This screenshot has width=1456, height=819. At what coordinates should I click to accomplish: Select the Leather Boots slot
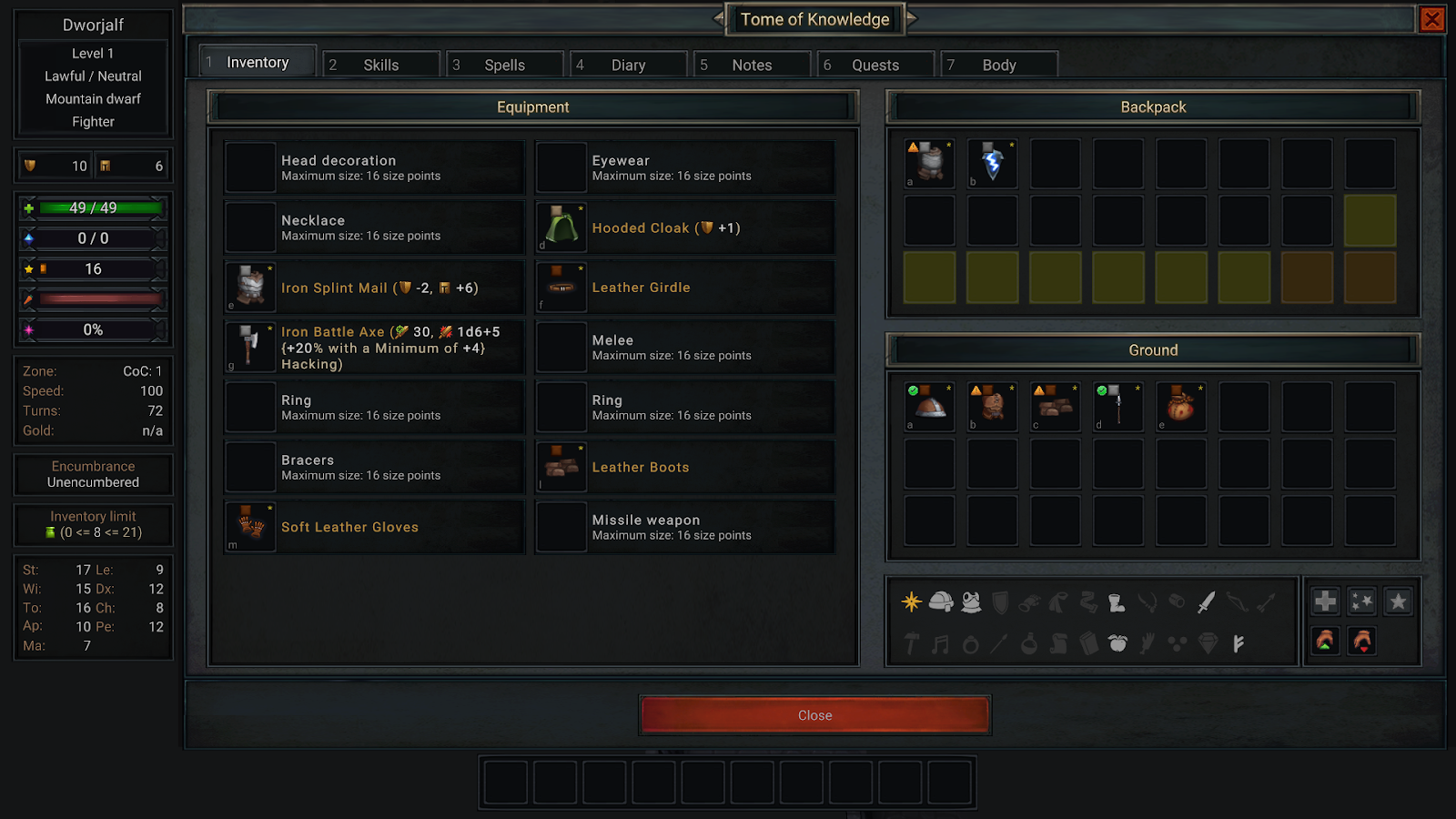point(684,467)
